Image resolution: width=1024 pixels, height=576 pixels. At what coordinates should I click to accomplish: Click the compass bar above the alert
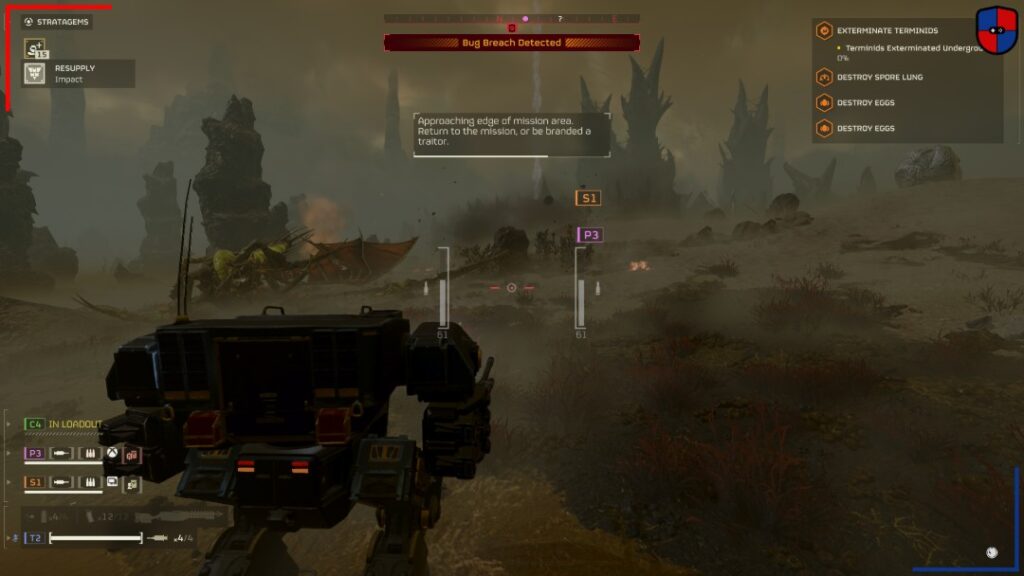coord(512,18)
